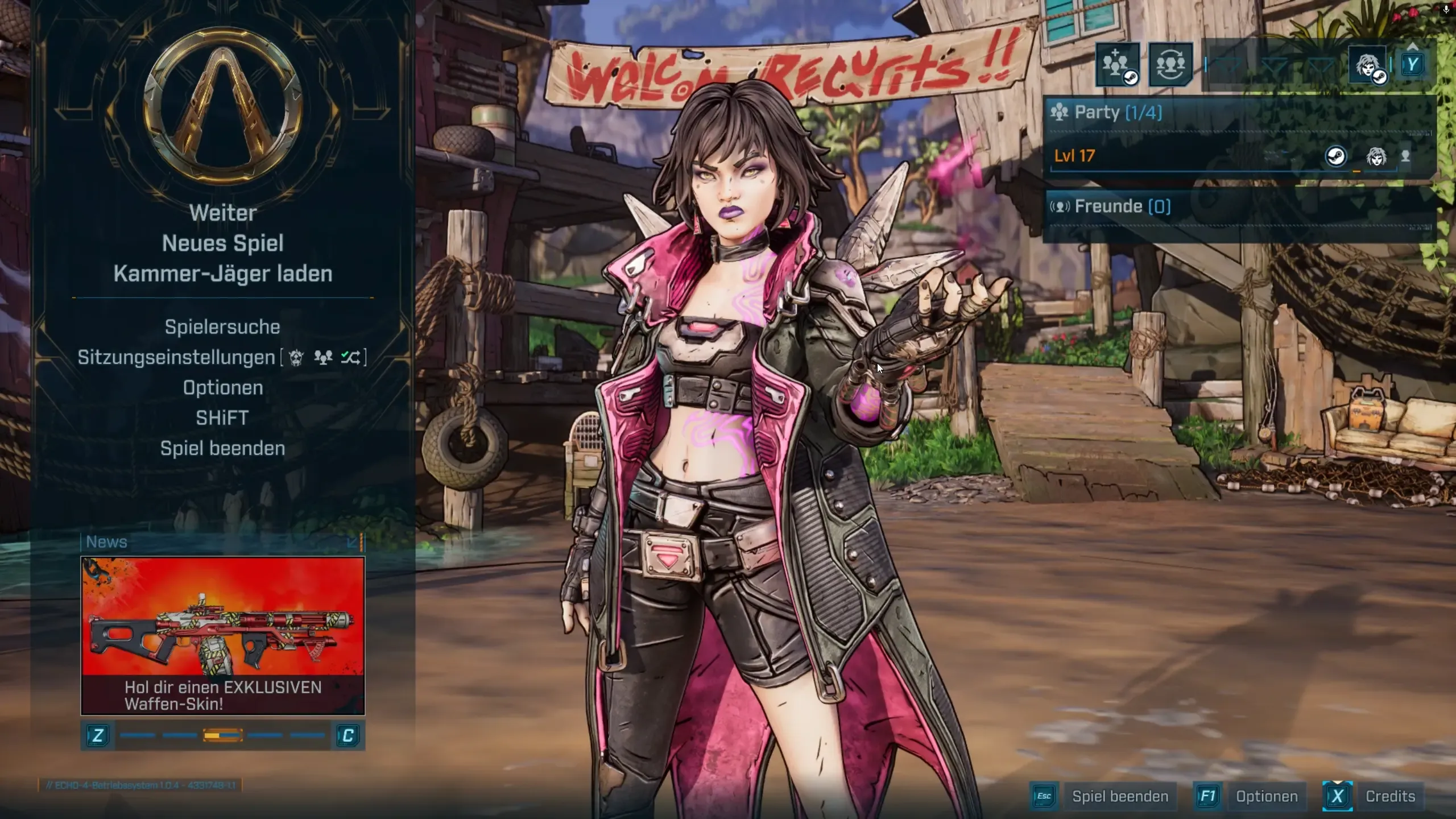Open the exclusive Waffen-Skin news thumbnail

[222, 635]
